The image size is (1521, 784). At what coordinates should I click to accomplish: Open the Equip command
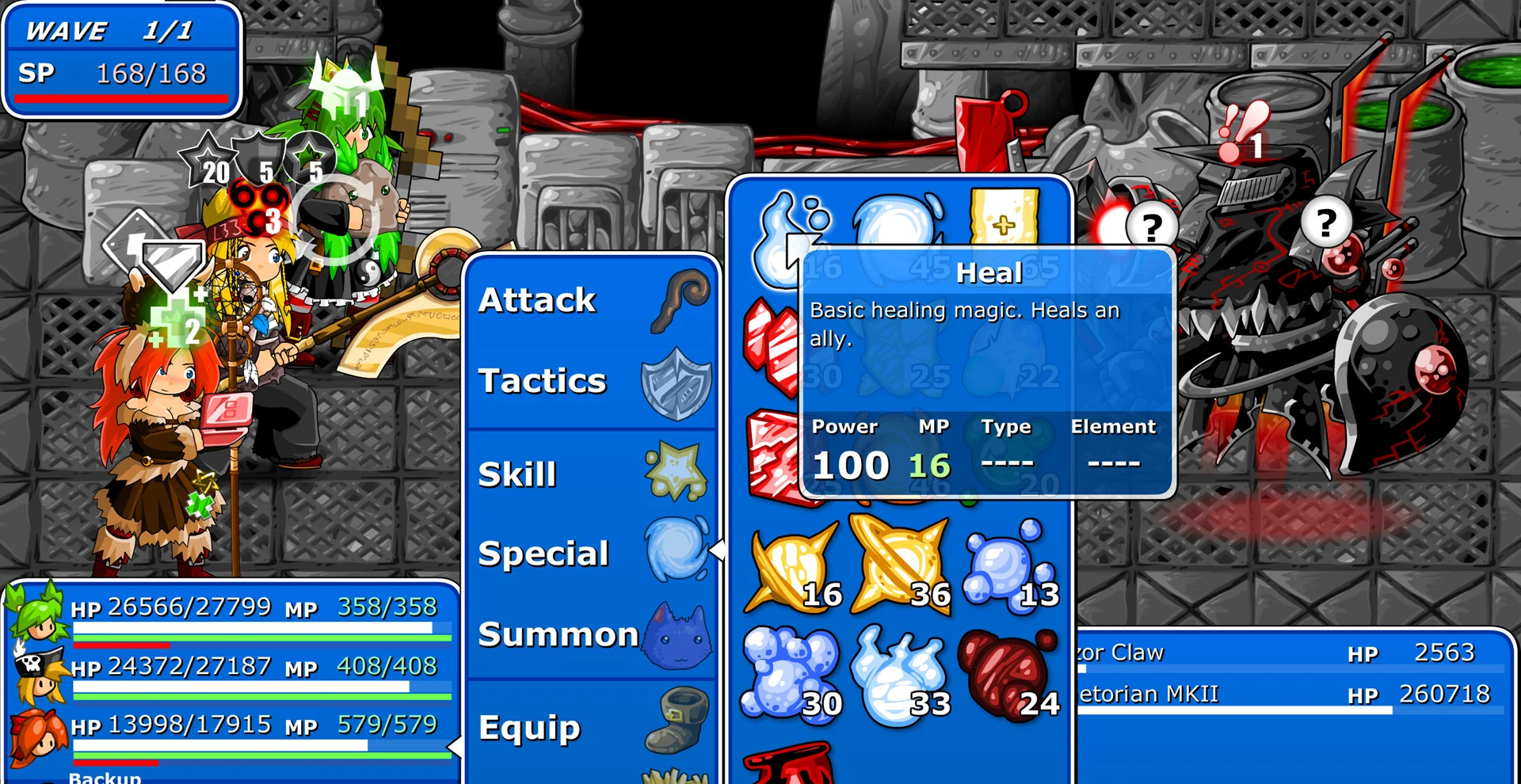529,726
